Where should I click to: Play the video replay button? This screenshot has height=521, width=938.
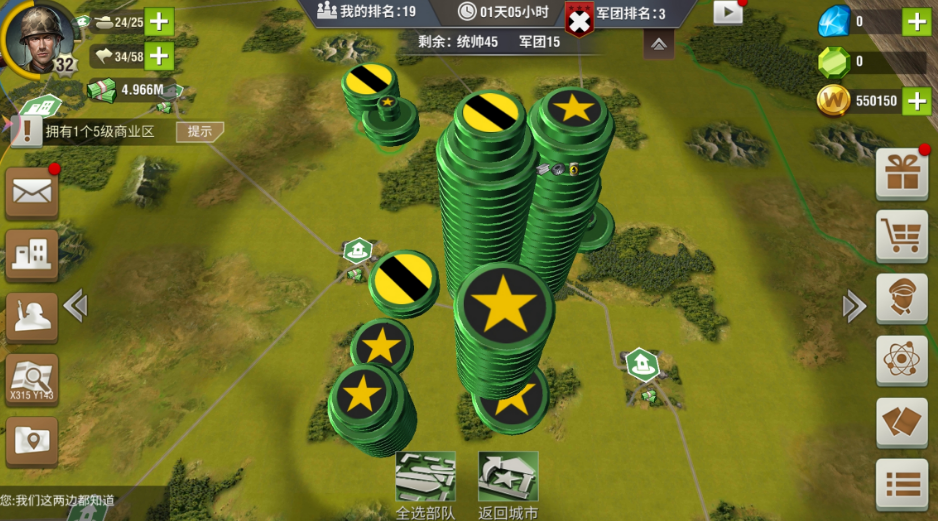tap(728, 12)
